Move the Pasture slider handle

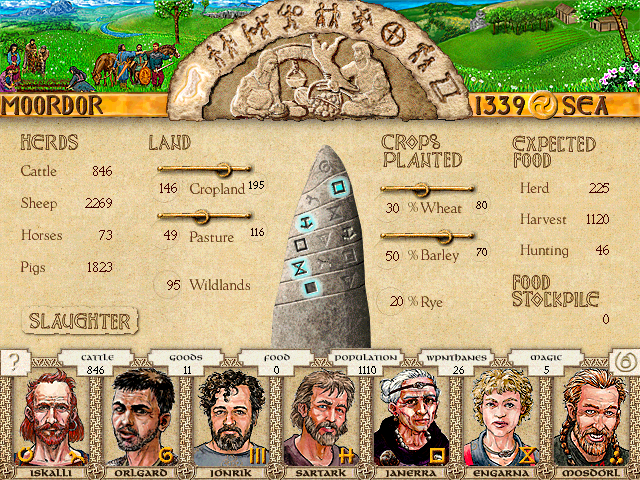[x=200, y=216]
